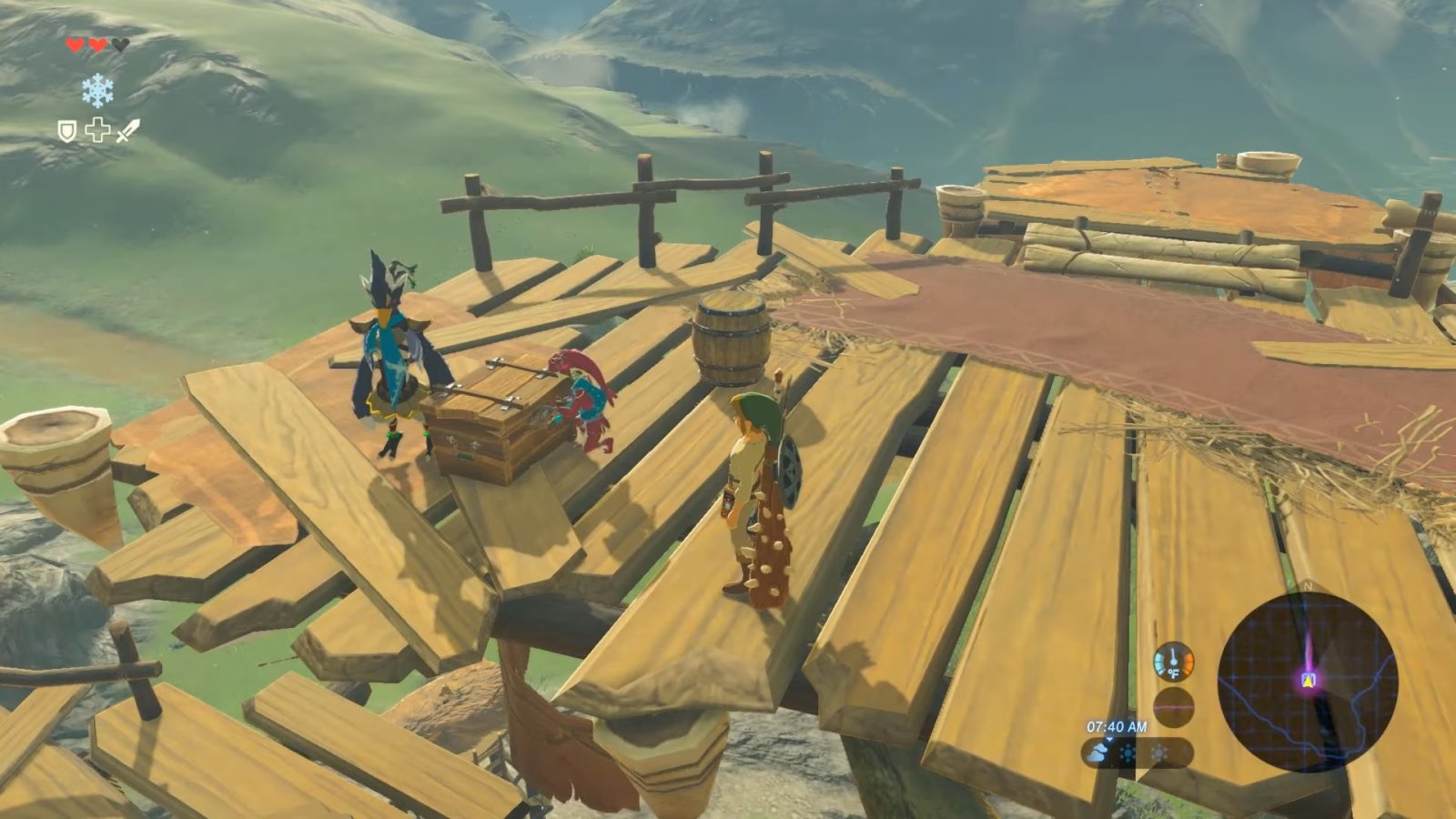This screenshot has height=819, width=1456.
Task: Select the snowflake cold status icon
Action: [97, 89]
